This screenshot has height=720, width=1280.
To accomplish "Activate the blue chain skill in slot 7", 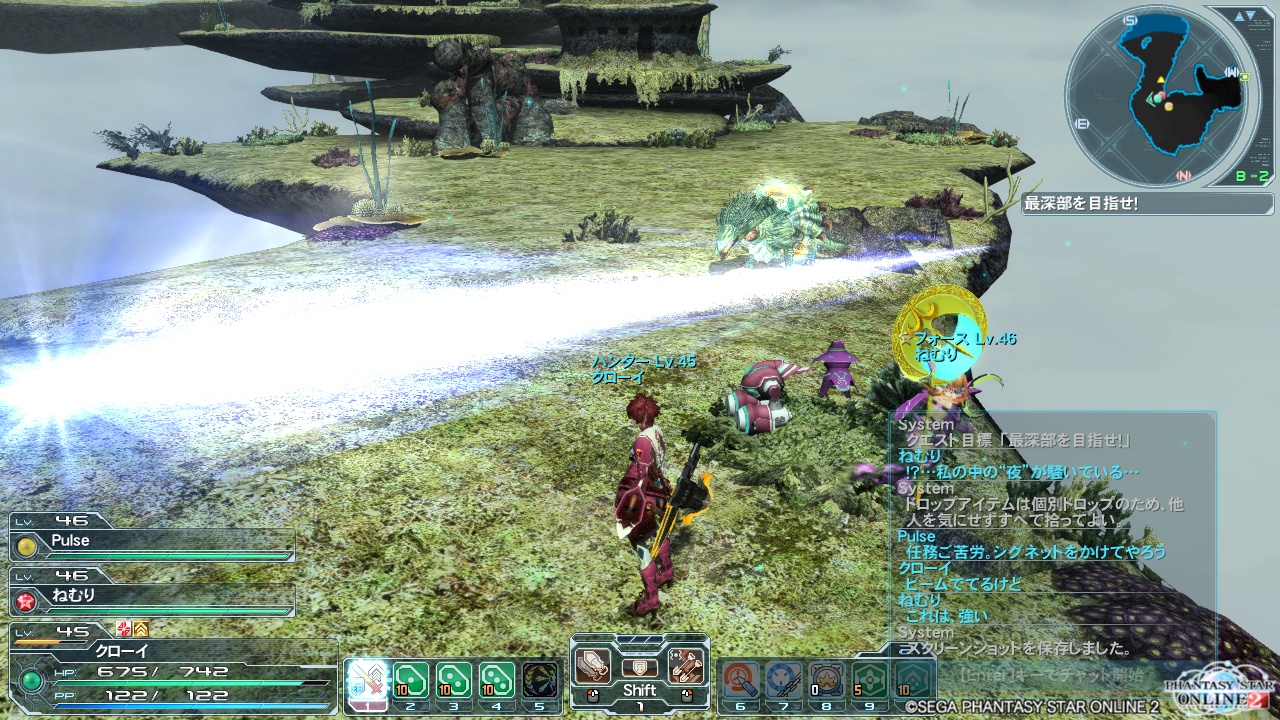I will 784,680.
